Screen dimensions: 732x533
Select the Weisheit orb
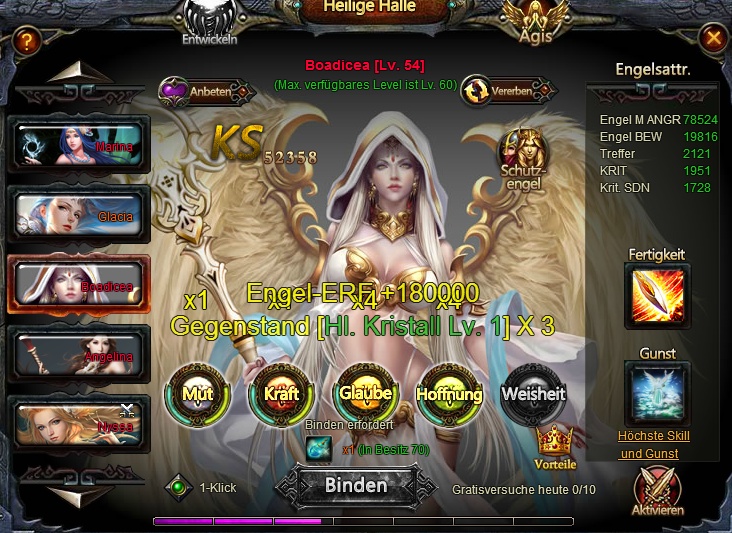point(533,393)
